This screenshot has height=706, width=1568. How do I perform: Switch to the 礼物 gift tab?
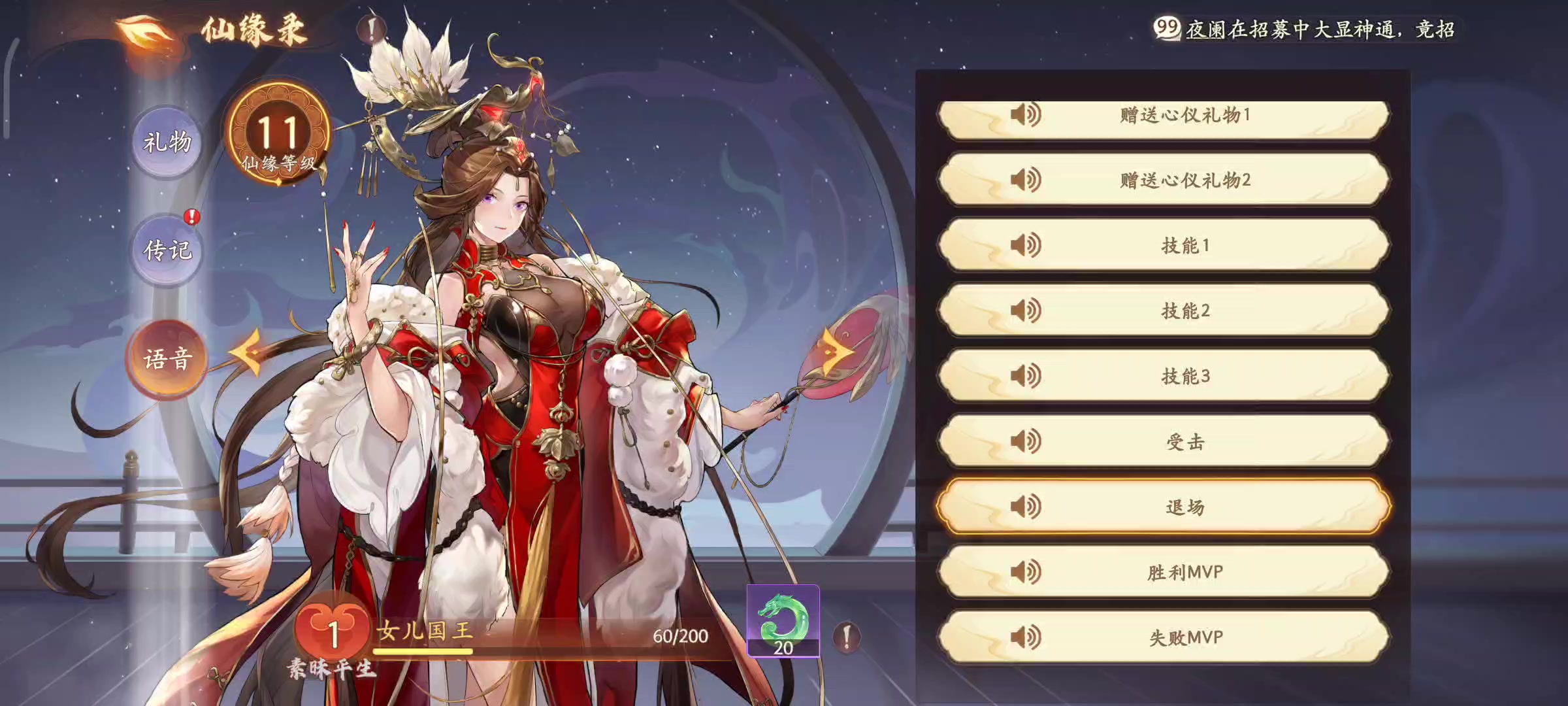[167, 142]
